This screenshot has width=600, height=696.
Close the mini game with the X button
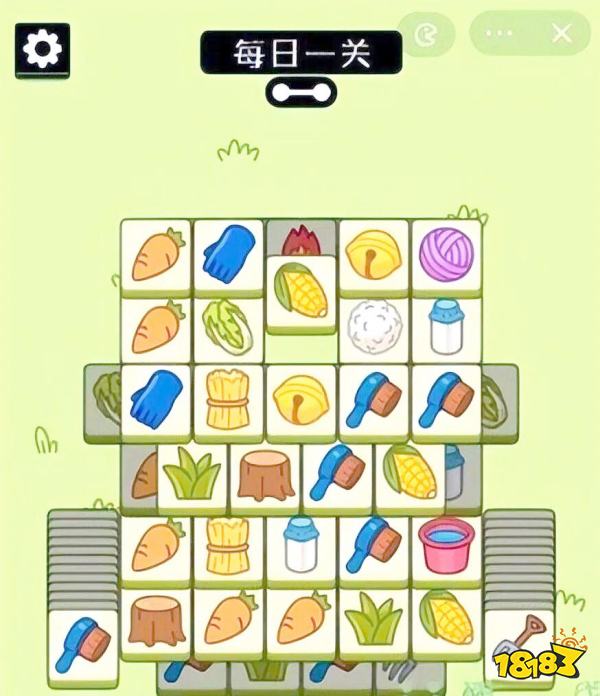[562, 33]
